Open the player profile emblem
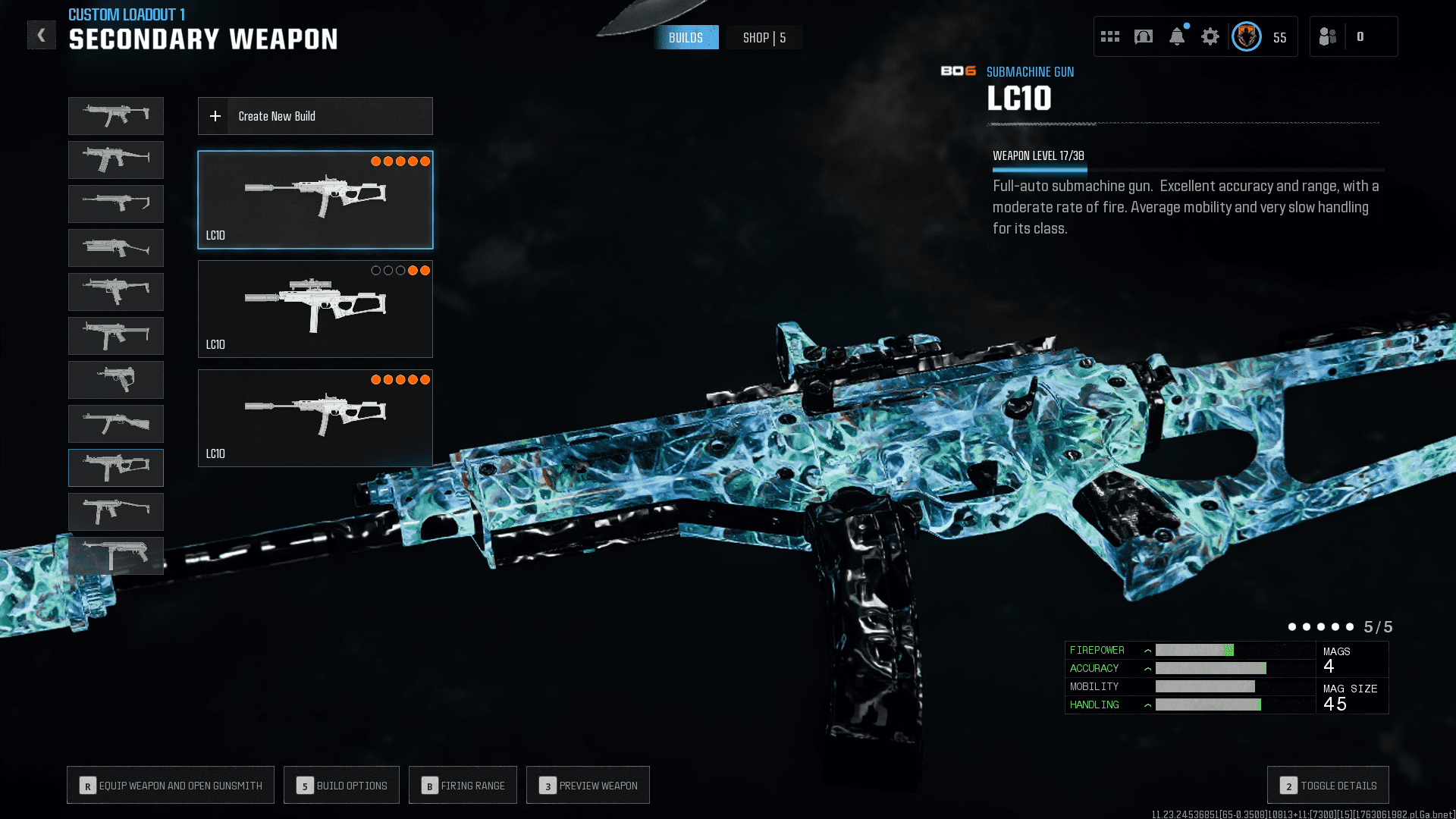Screen dimensions: 1456x819 coord(1247,36)
